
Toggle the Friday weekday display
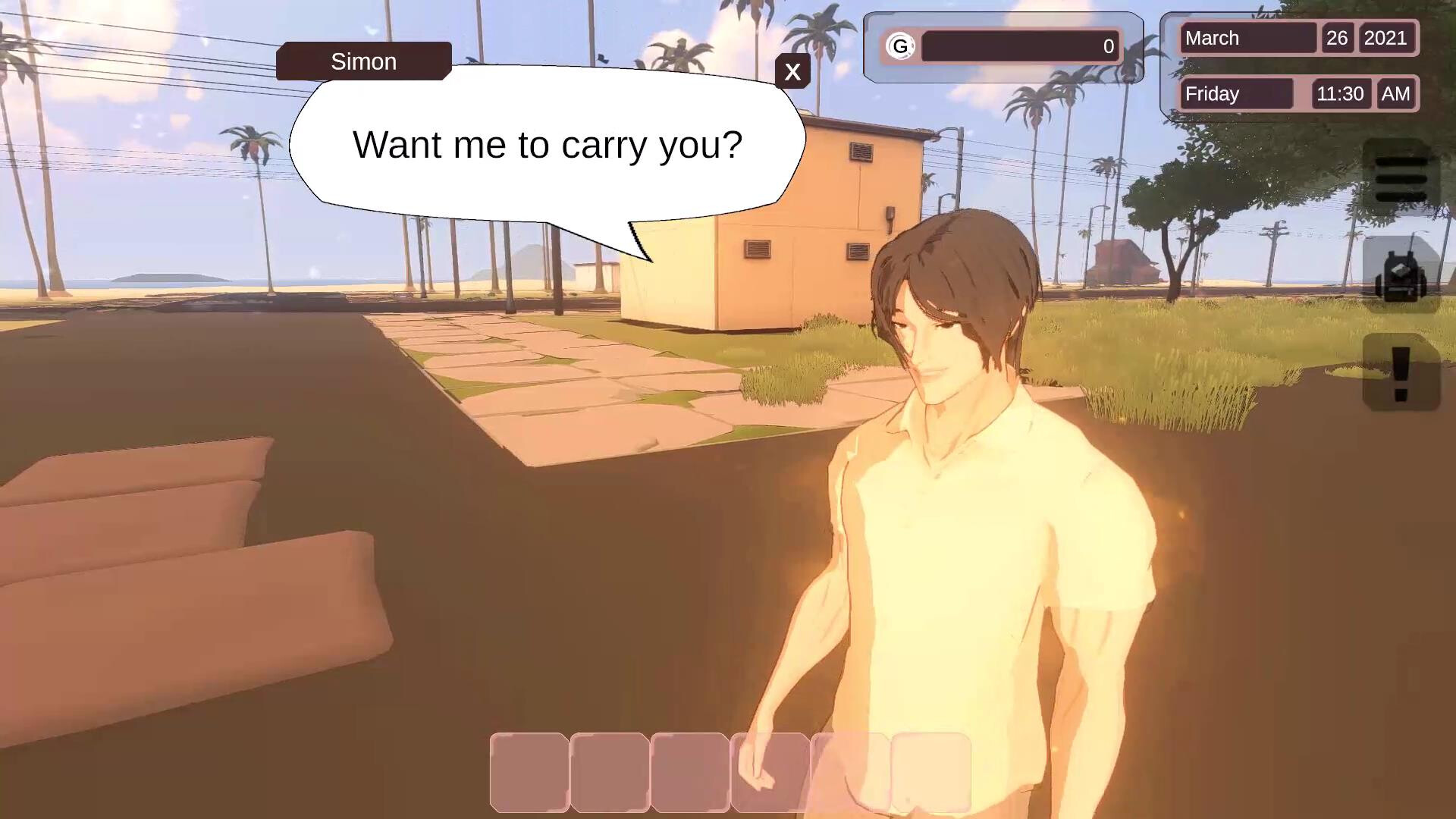[x=1236, y=93]
